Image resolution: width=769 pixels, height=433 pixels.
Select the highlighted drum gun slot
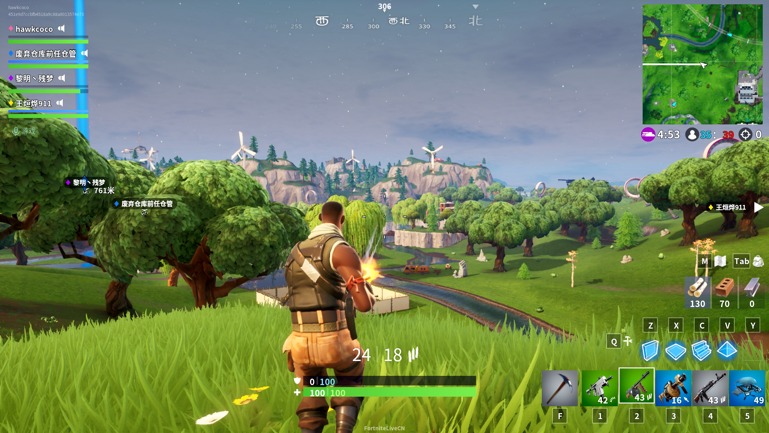pos(636,386)
